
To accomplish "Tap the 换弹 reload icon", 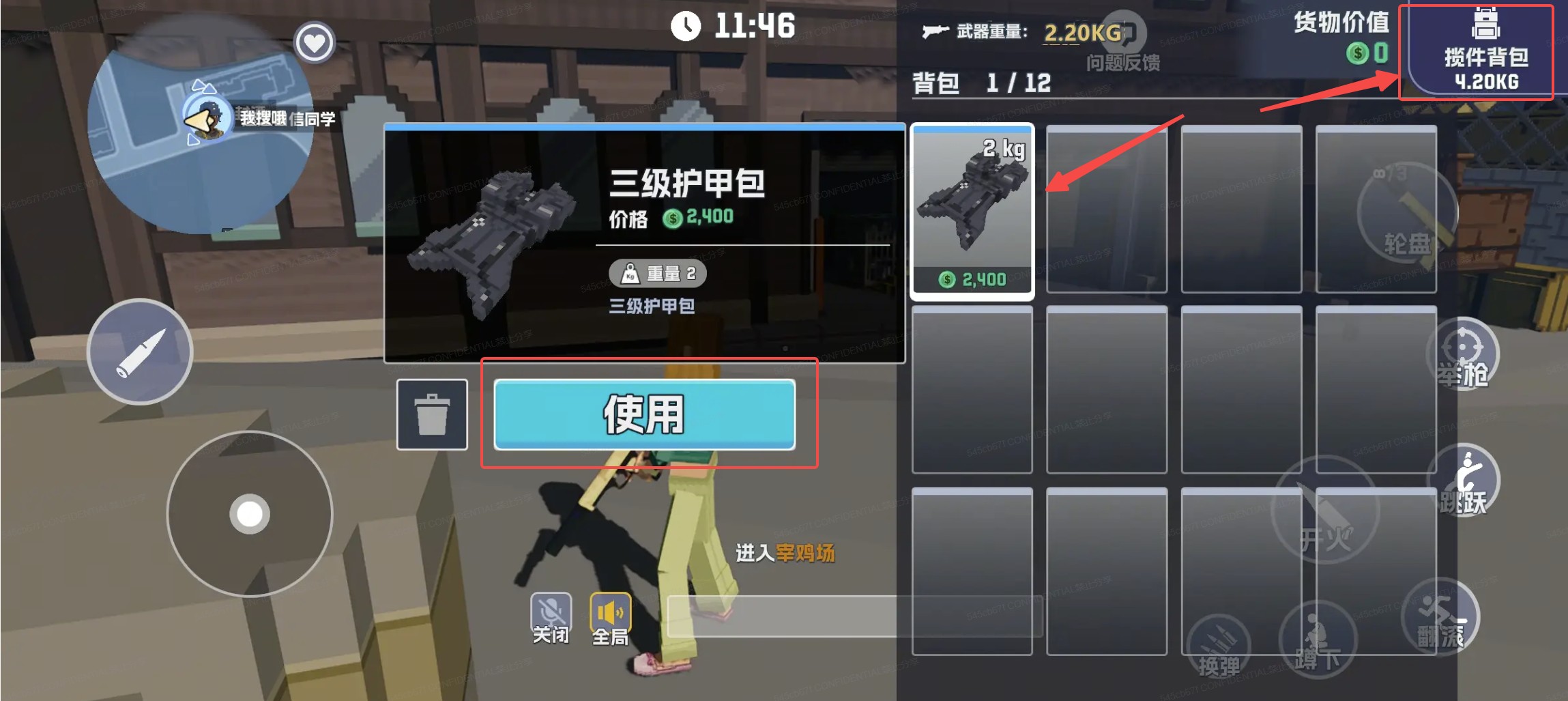I will coord(1218,645).
